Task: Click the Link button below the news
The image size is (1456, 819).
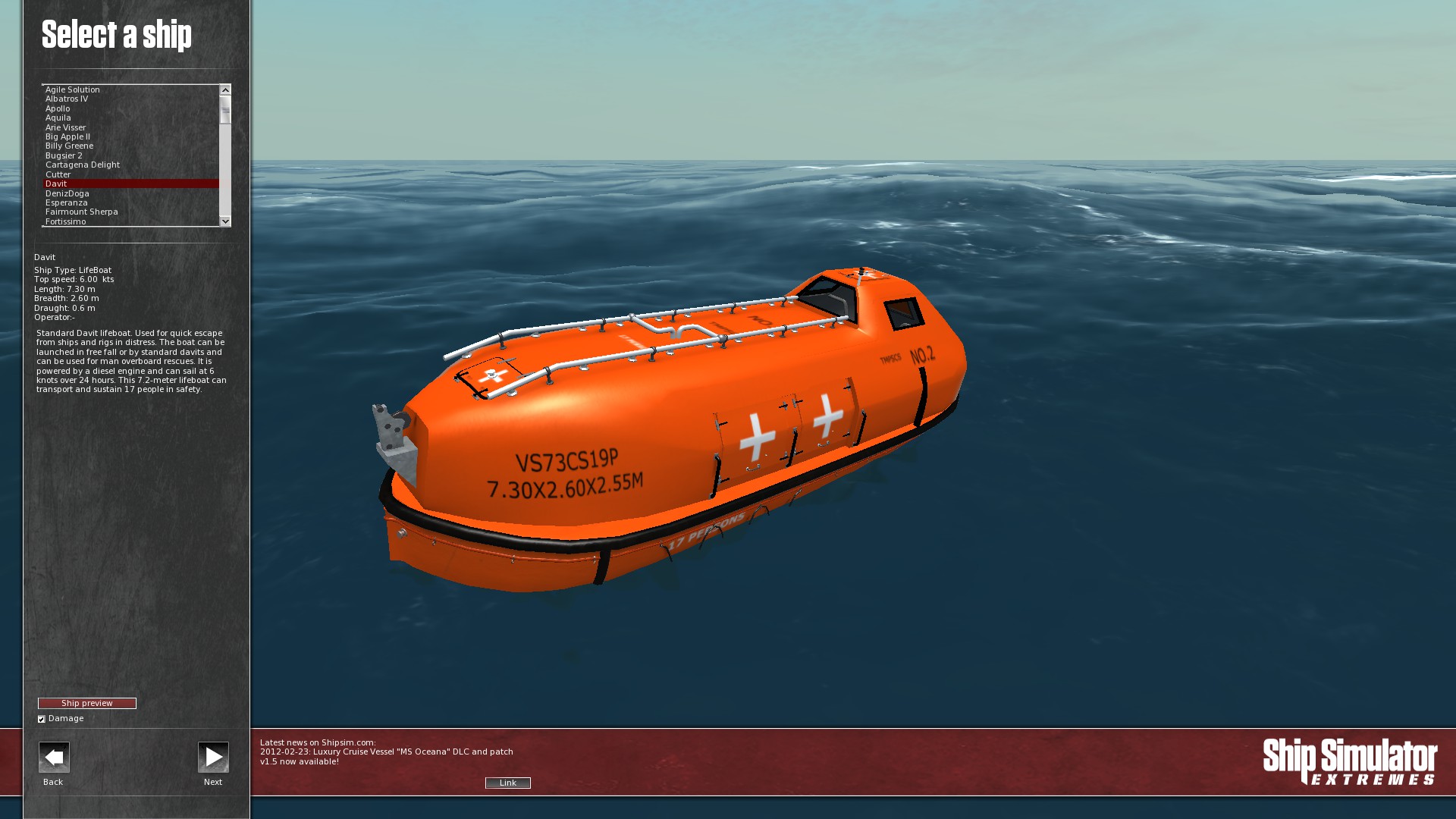Action: (x=507, y=783)
